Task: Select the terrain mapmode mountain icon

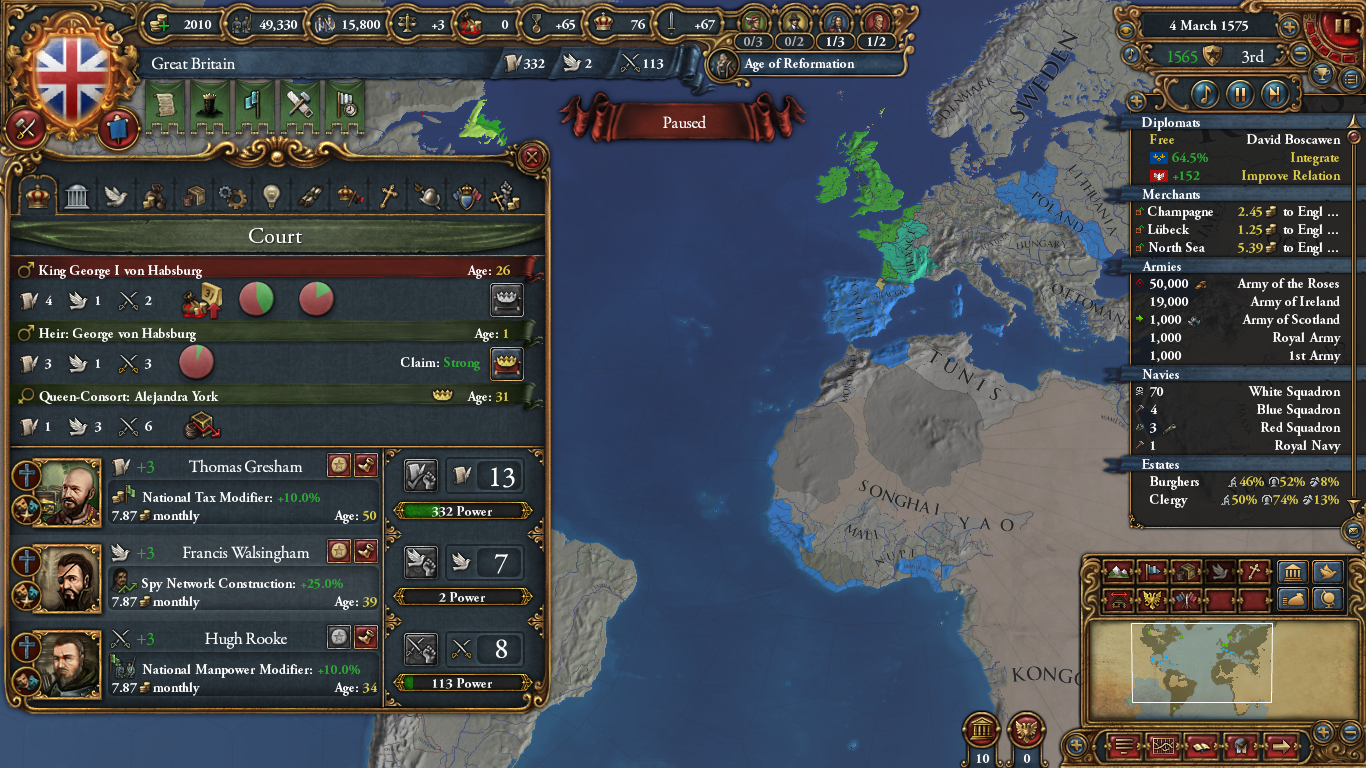Action: pos(1120,570)
